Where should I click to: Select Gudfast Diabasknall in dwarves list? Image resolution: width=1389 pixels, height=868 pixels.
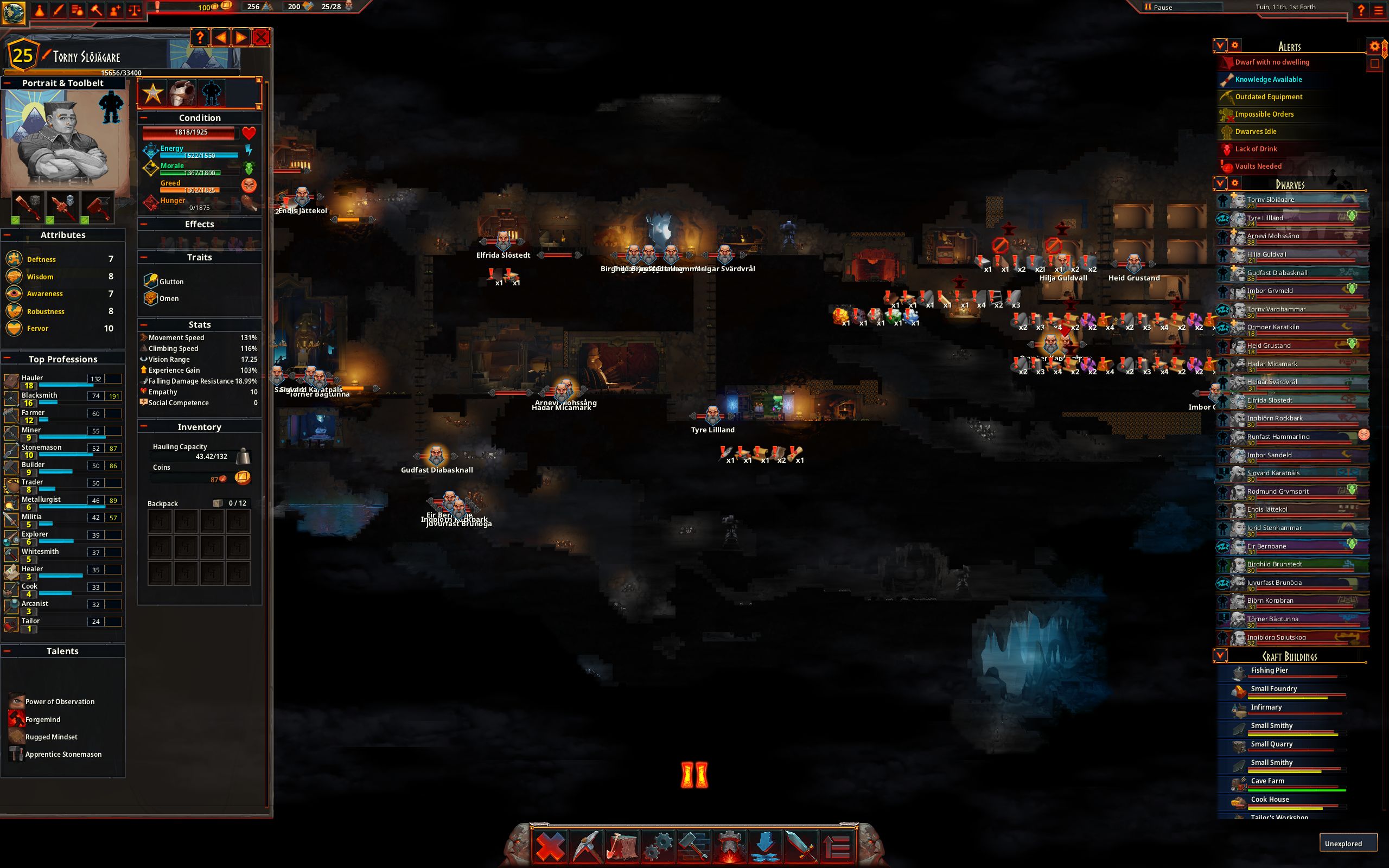pos(1277,273)
